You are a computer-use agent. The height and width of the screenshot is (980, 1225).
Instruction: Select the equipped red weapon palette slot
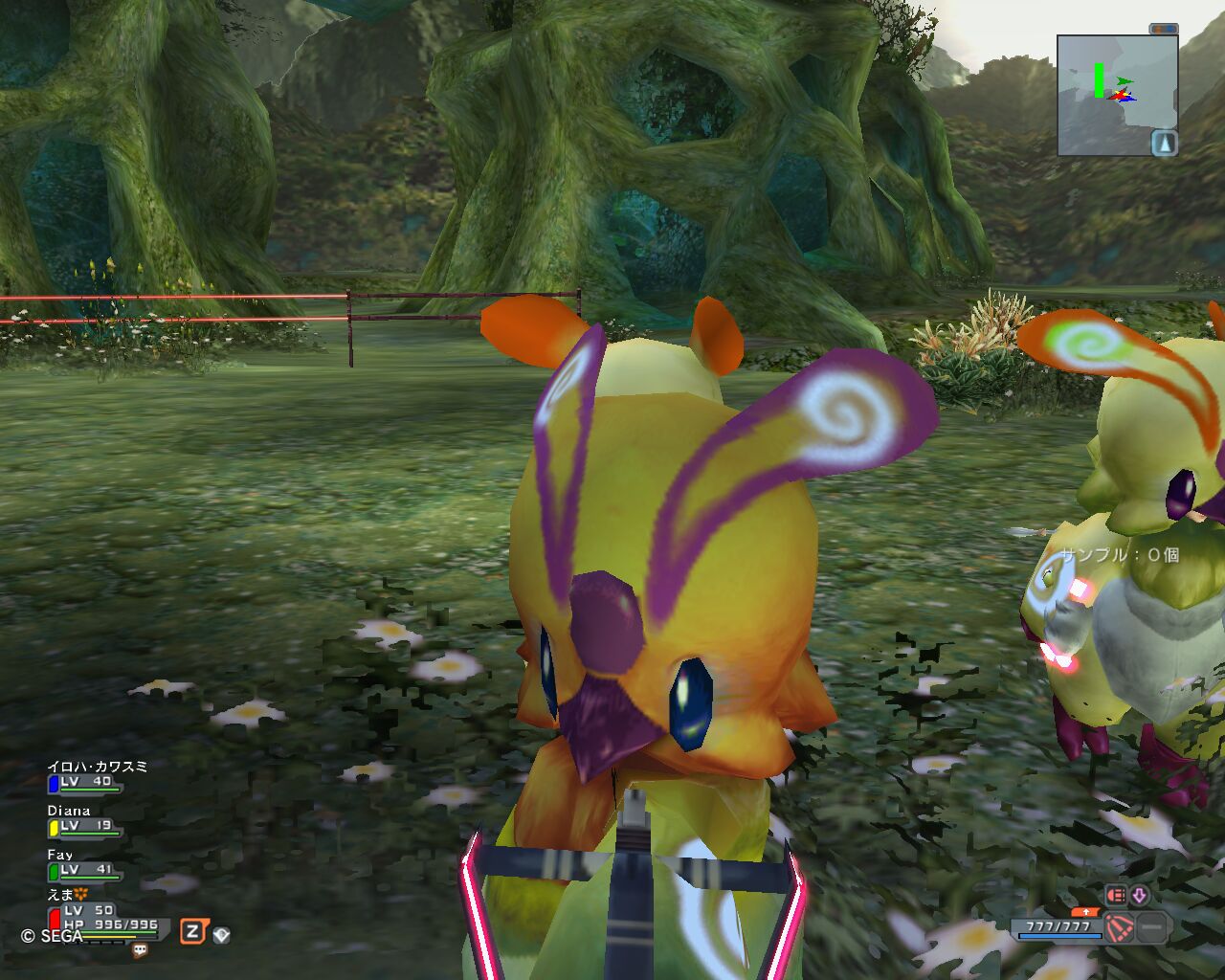1119,927
